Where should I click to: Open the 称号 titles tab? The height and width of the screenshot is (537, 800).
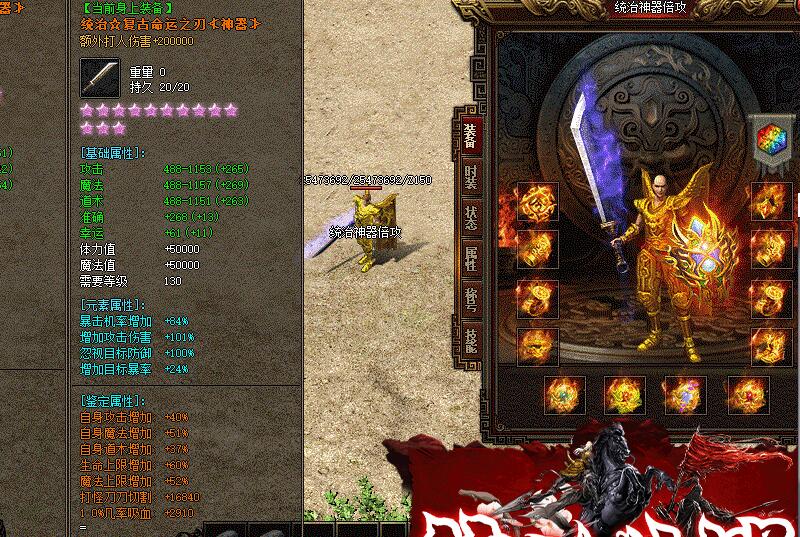point(470,300)
